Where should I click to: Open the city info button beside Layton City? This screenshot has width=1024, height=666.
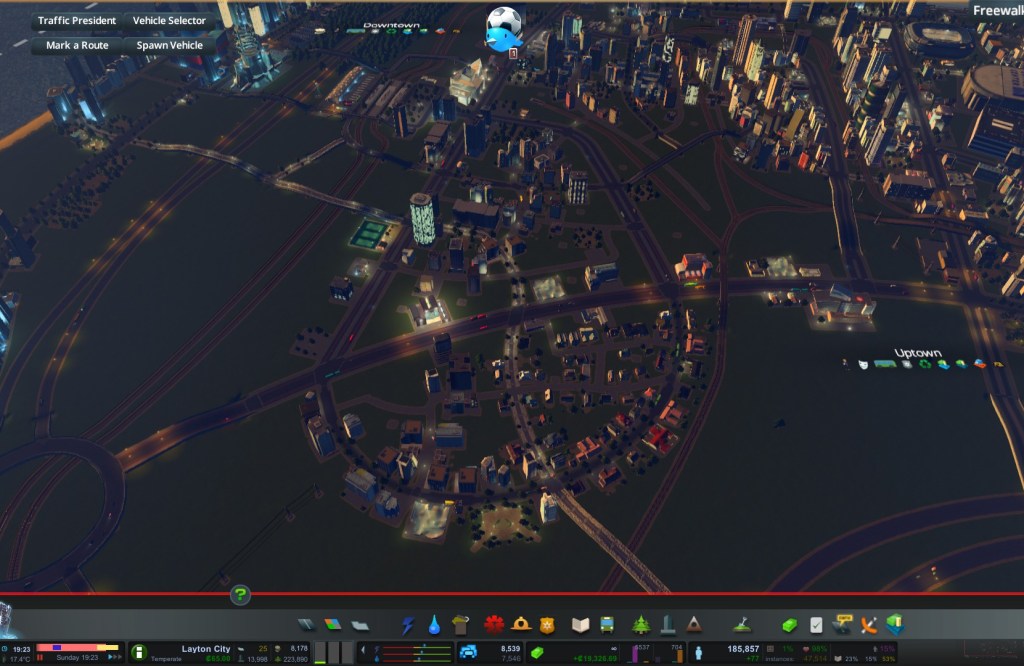point(139,653)
